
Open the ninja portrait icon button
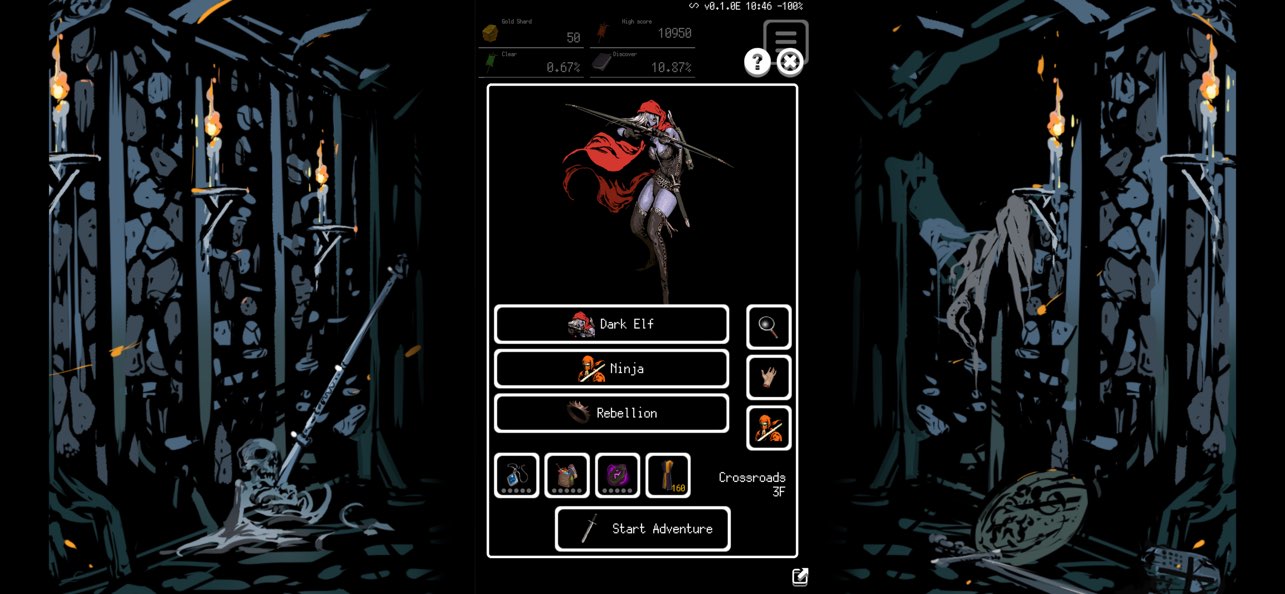click(768, 428)
